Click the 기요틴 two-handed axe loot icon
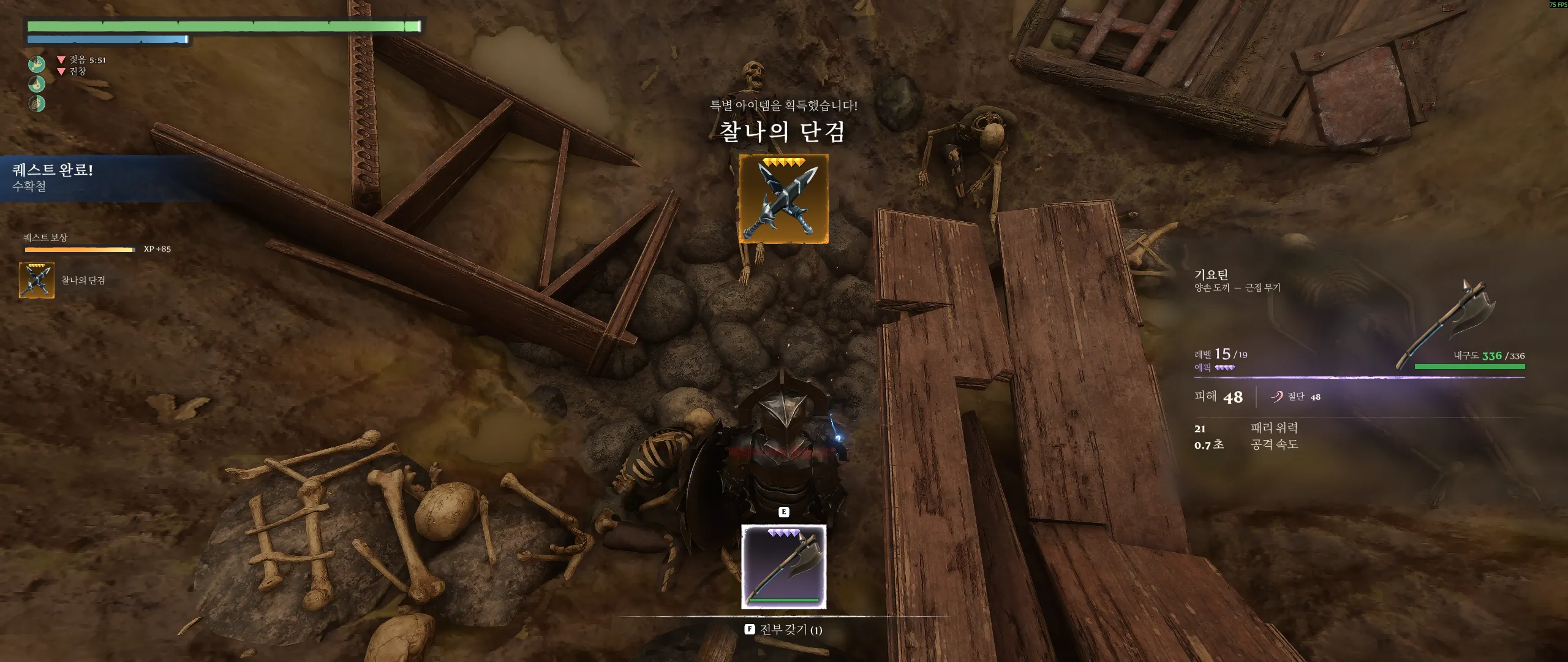The image size is (1568, 662). tap(784, 567)
